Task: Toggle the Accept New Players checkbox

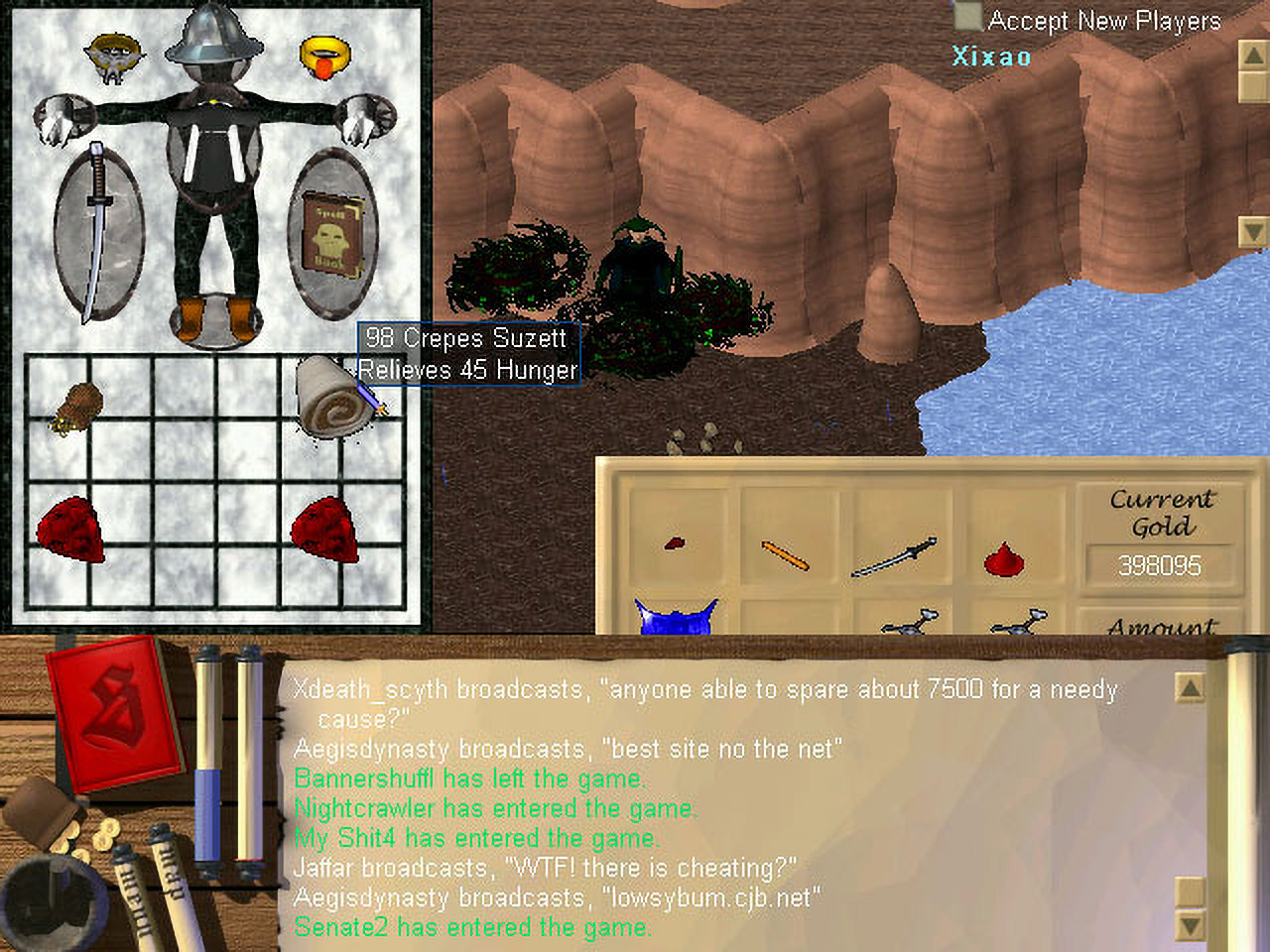Action: (967, 18)
